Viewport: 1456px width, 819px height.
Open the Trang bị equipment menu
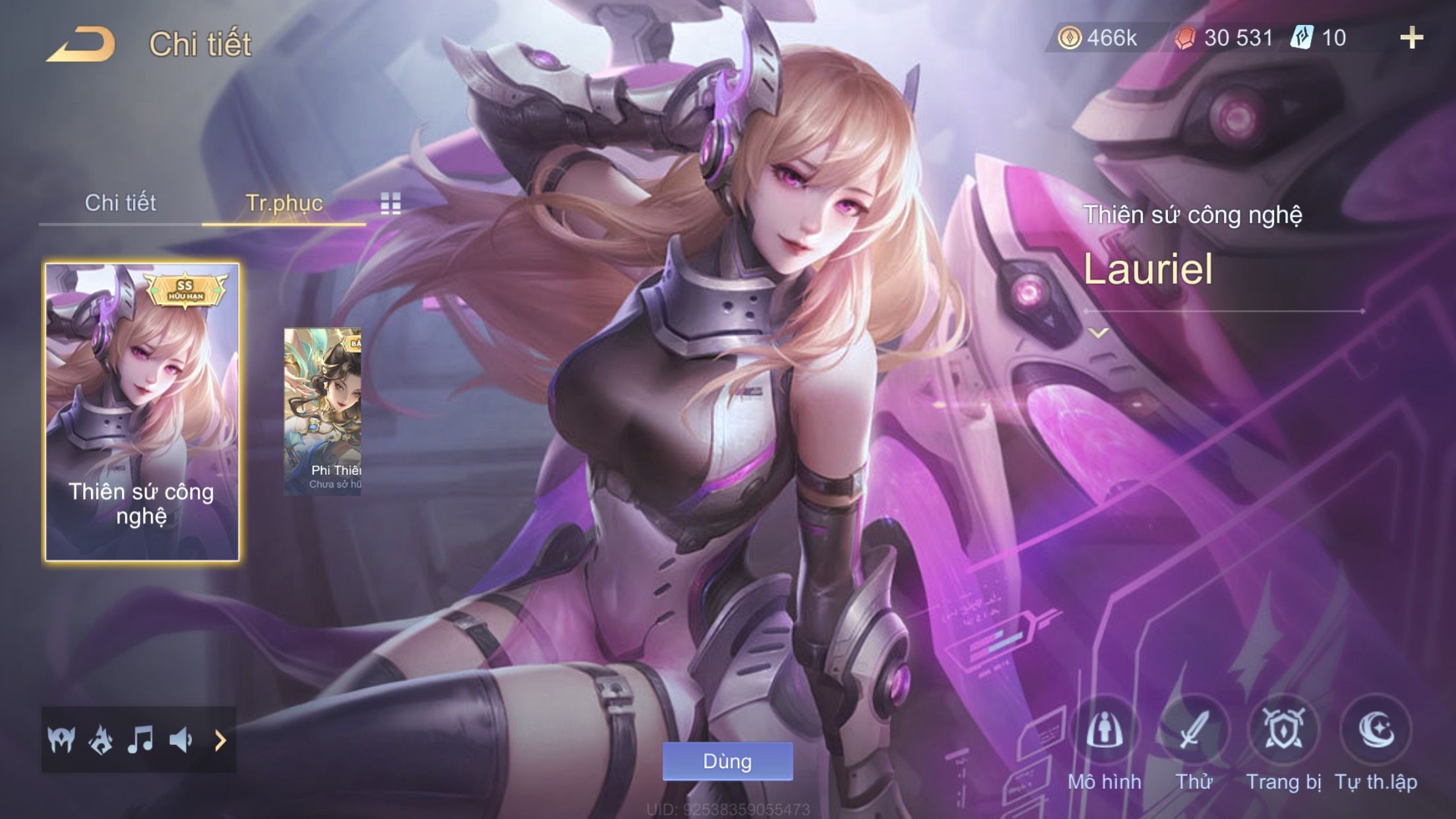[1283, 732]
